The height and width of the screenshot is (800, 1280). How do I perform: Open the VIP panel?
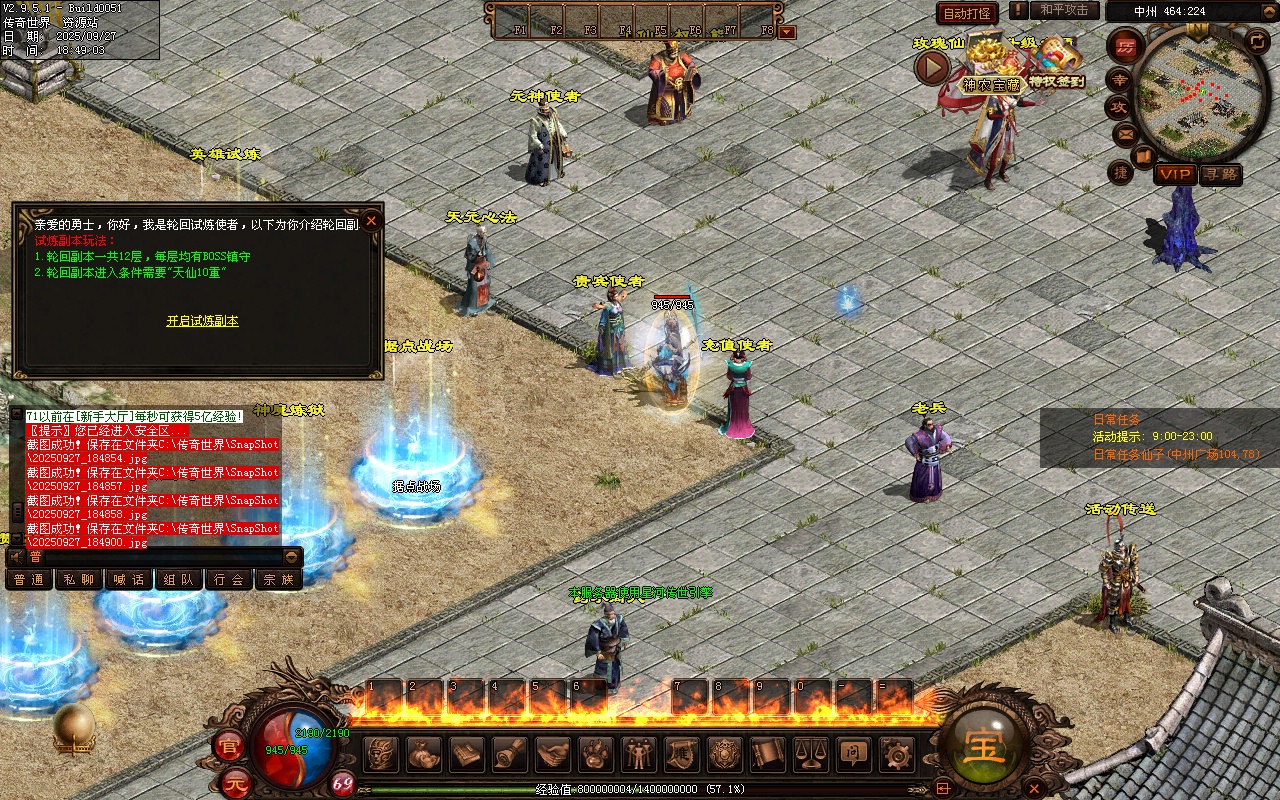(x=1175, y=174)
